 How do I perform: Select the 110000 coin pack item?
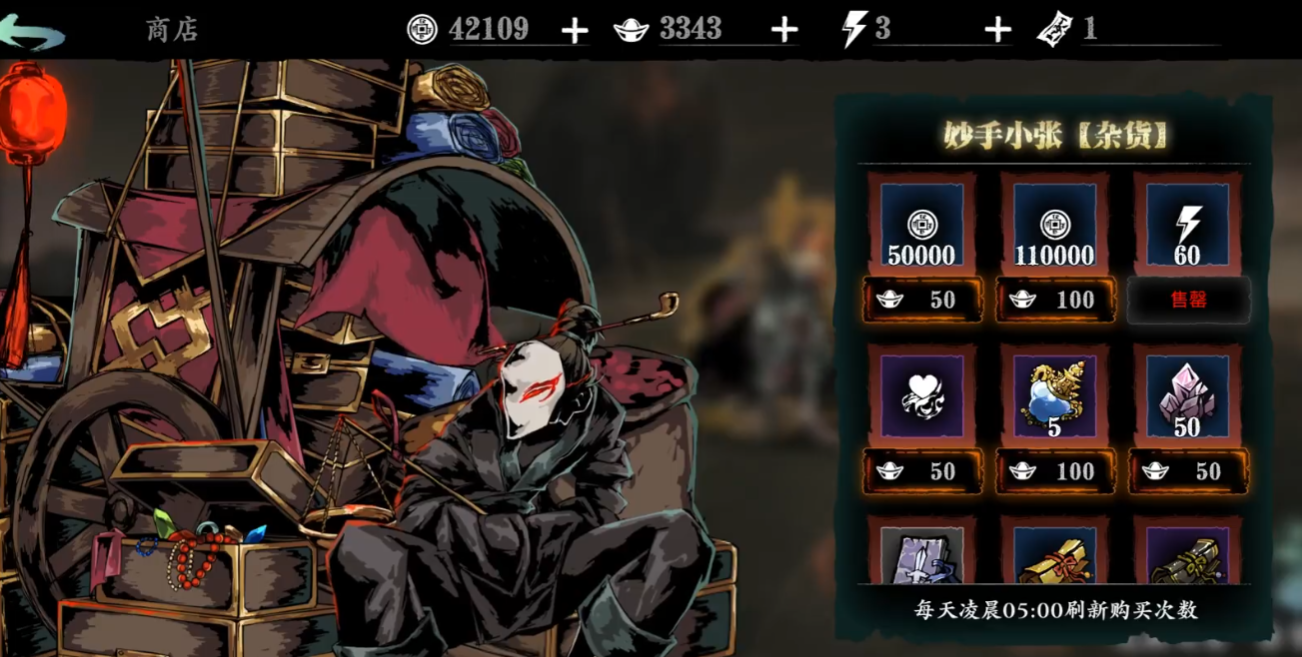[1054, 225]
